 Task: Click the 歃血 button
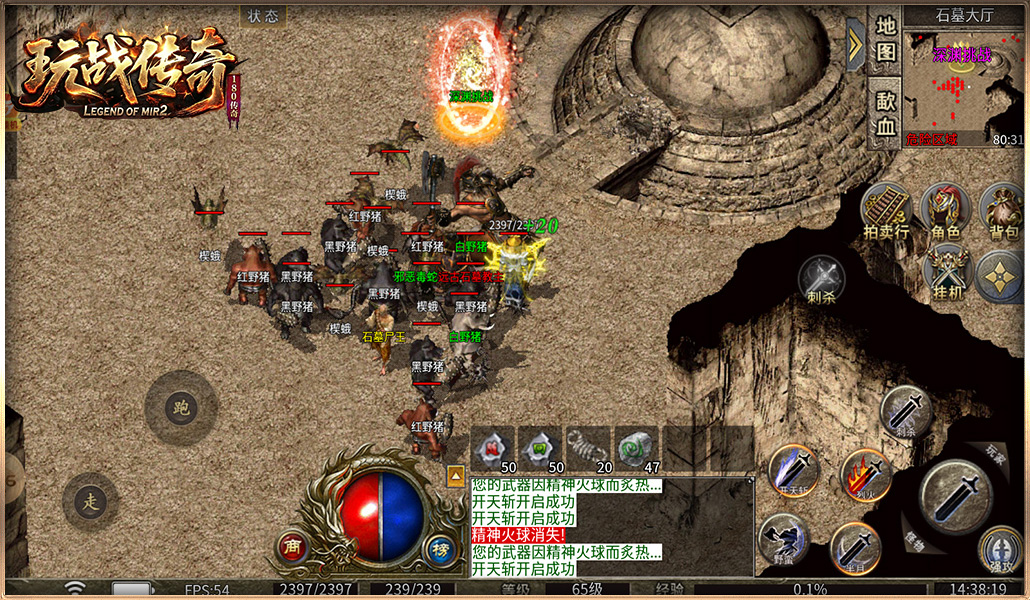coord(886,113)
